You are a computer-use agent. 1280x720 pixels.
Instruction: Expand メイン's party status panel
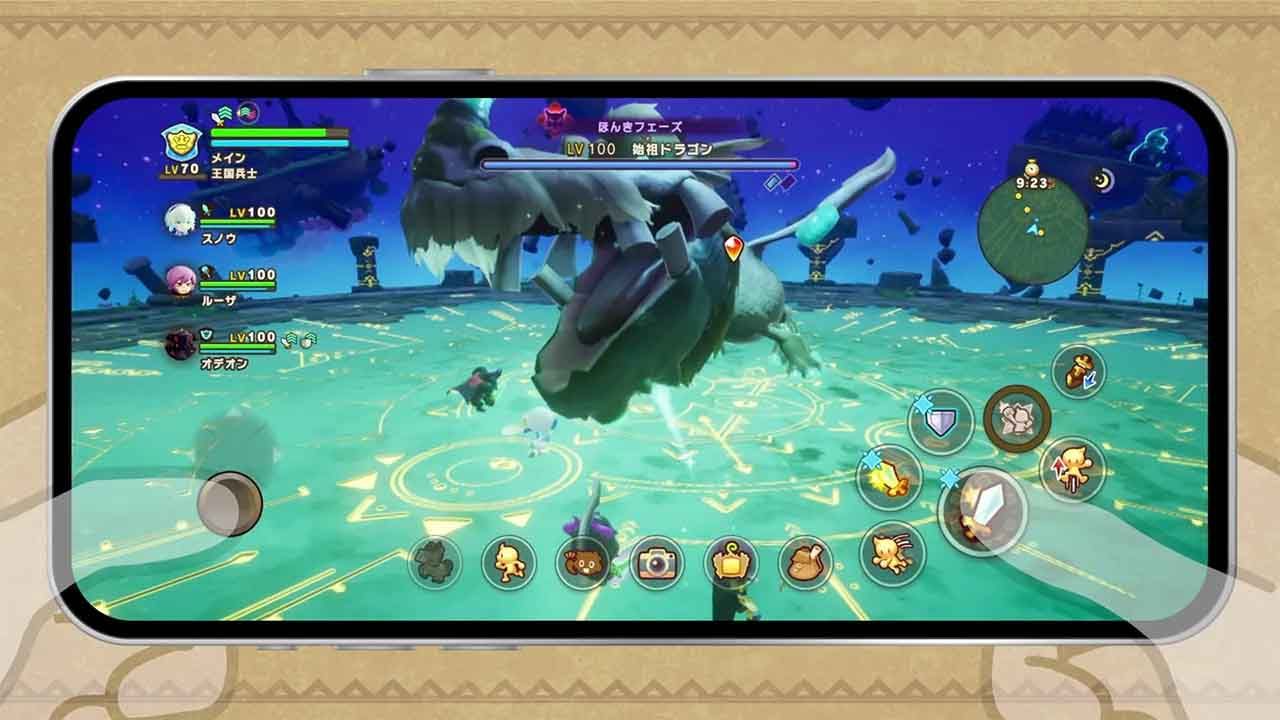[x=178, y=140]
